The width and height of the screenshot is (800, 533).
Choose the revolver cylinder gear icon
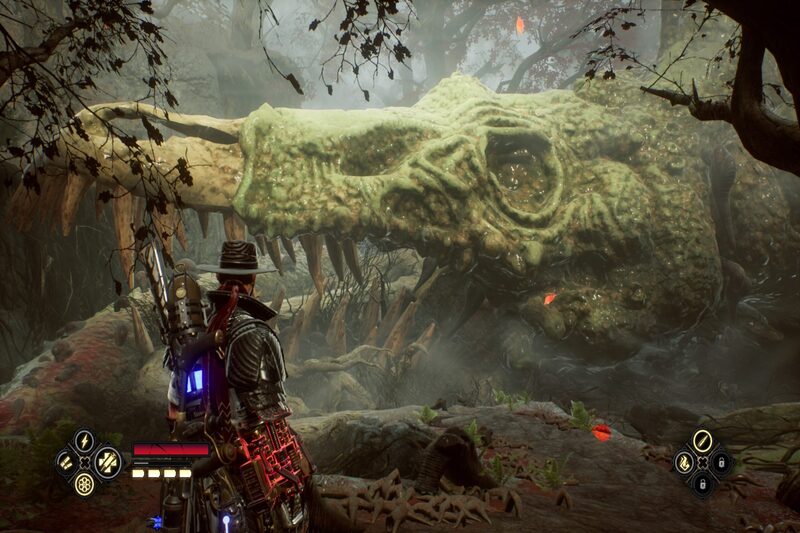(84, 484)
